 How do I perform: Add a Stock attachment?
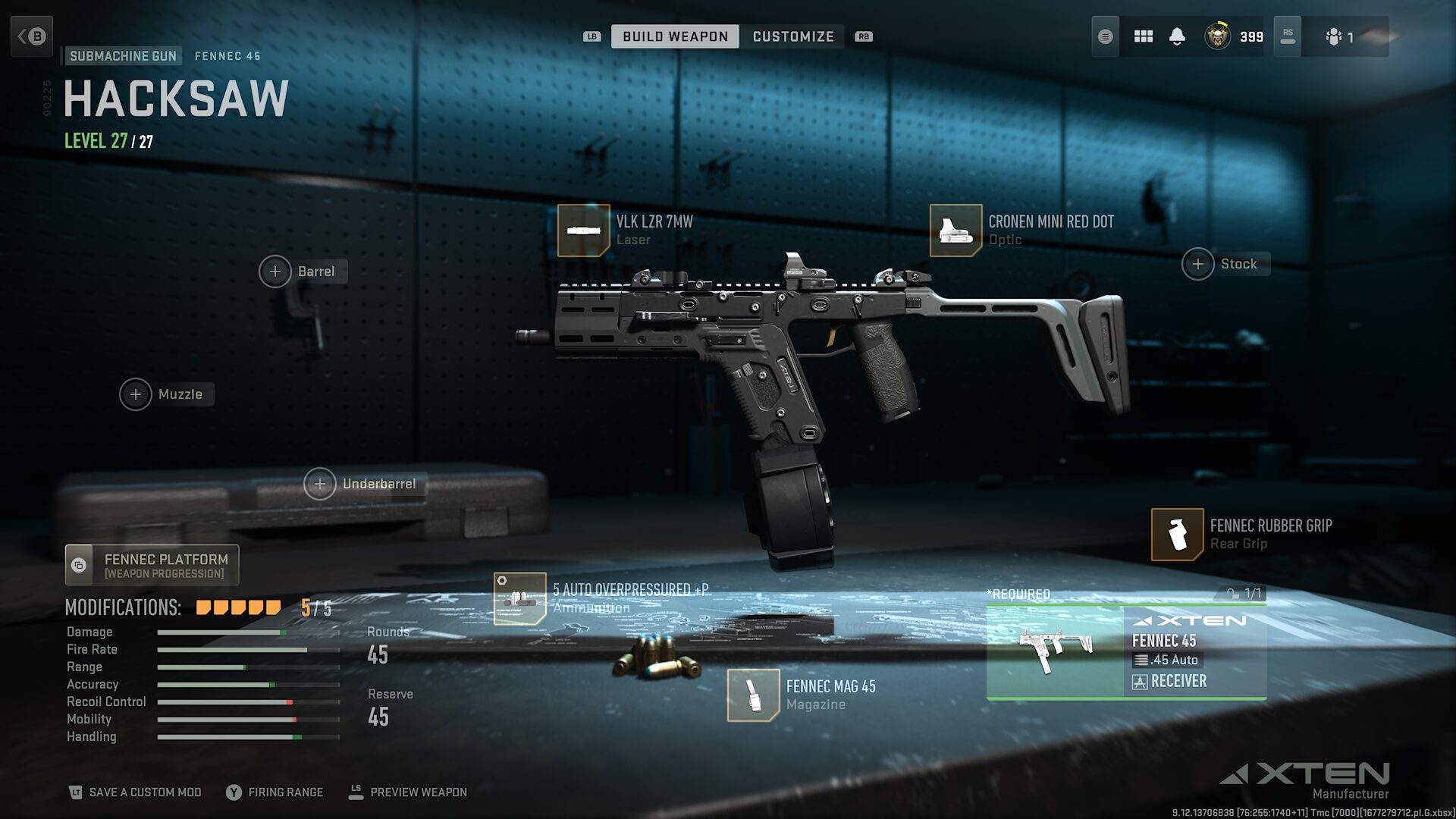[x=1198, y=264]
